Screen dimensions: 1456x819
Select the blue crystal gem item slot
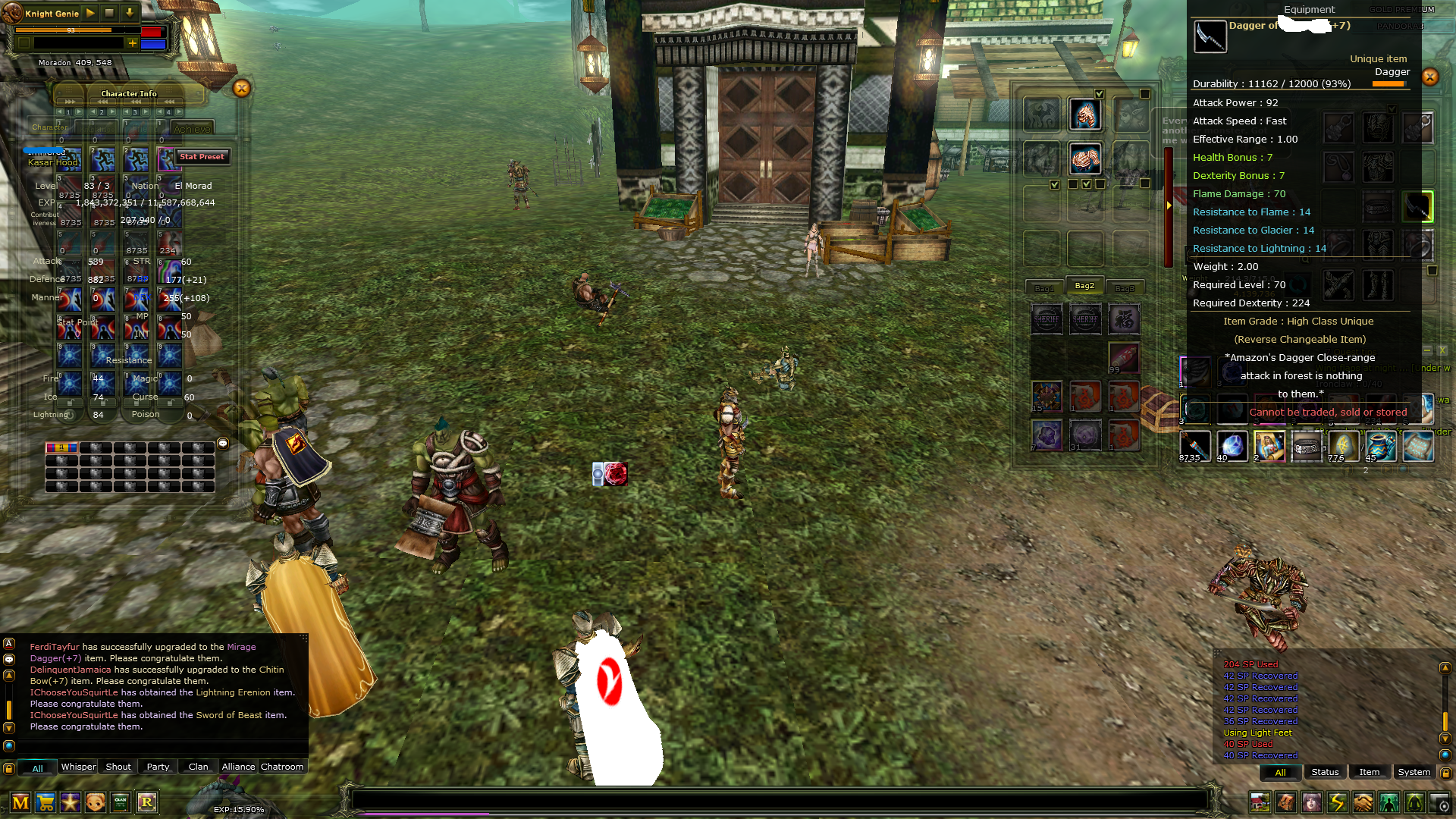point(1232,446)
